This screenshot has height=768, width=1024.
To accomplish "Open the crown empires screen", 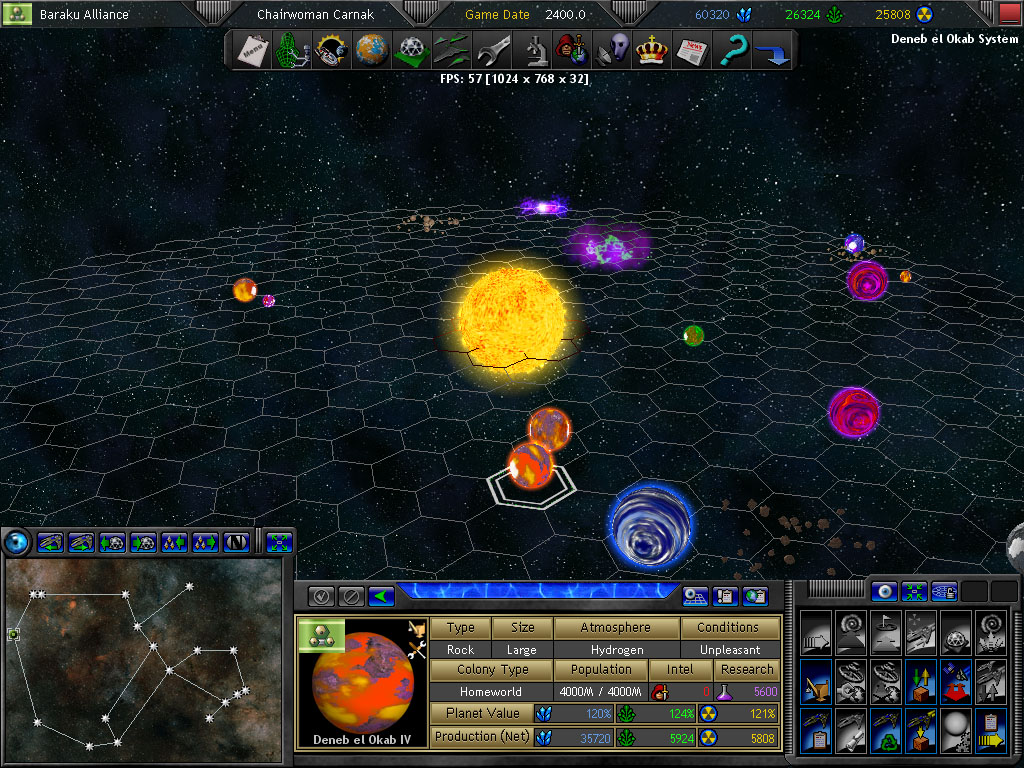I will coord(651,49).
